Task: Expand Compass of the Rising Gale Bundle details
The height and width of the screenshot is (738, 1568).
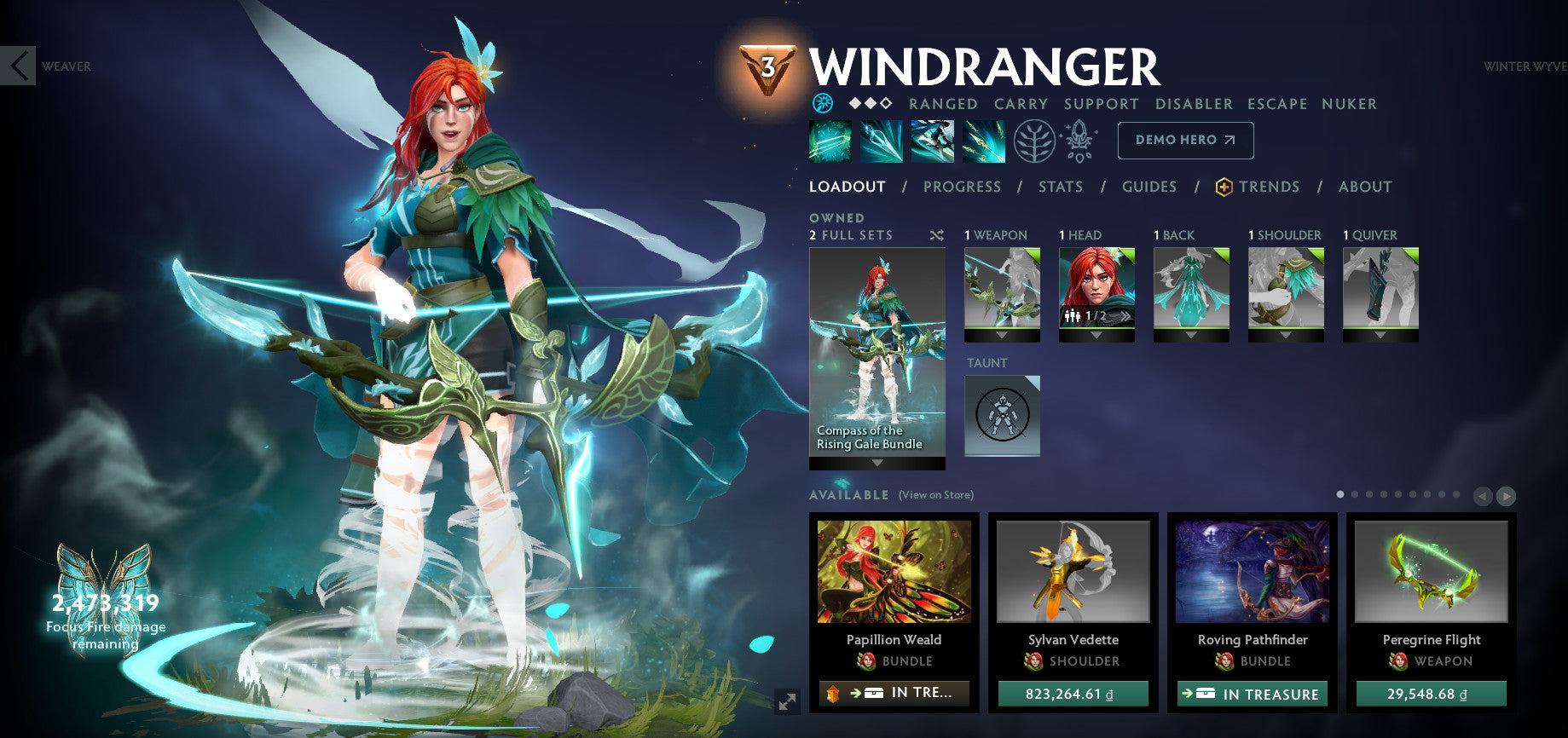Action: pos(877,460)
